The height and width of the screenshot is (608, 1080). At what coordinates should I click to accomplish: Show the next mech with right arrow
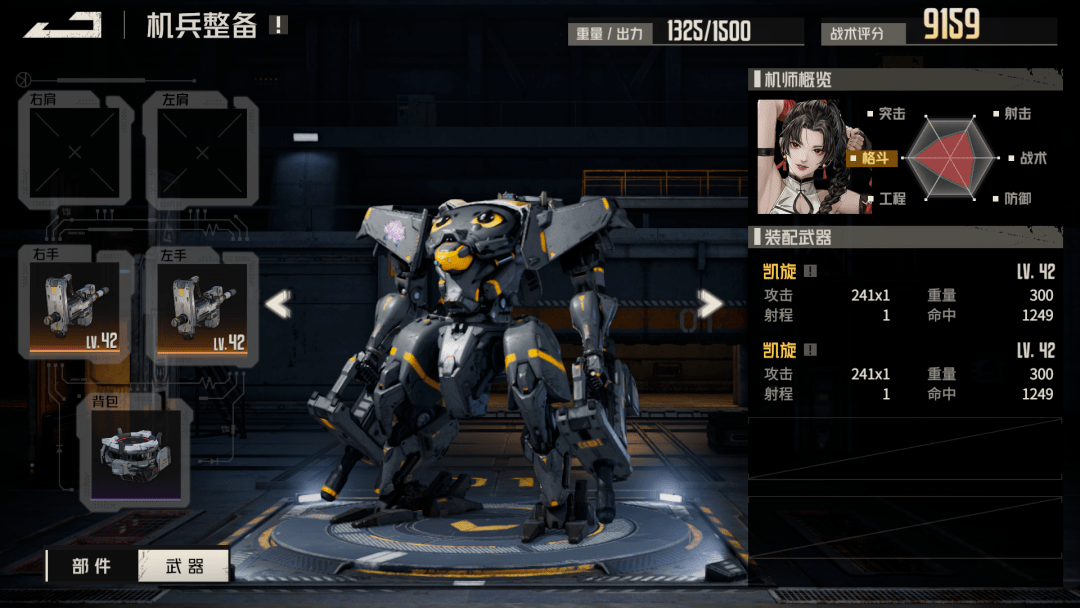pyautogui.click(x=710, y=303)
